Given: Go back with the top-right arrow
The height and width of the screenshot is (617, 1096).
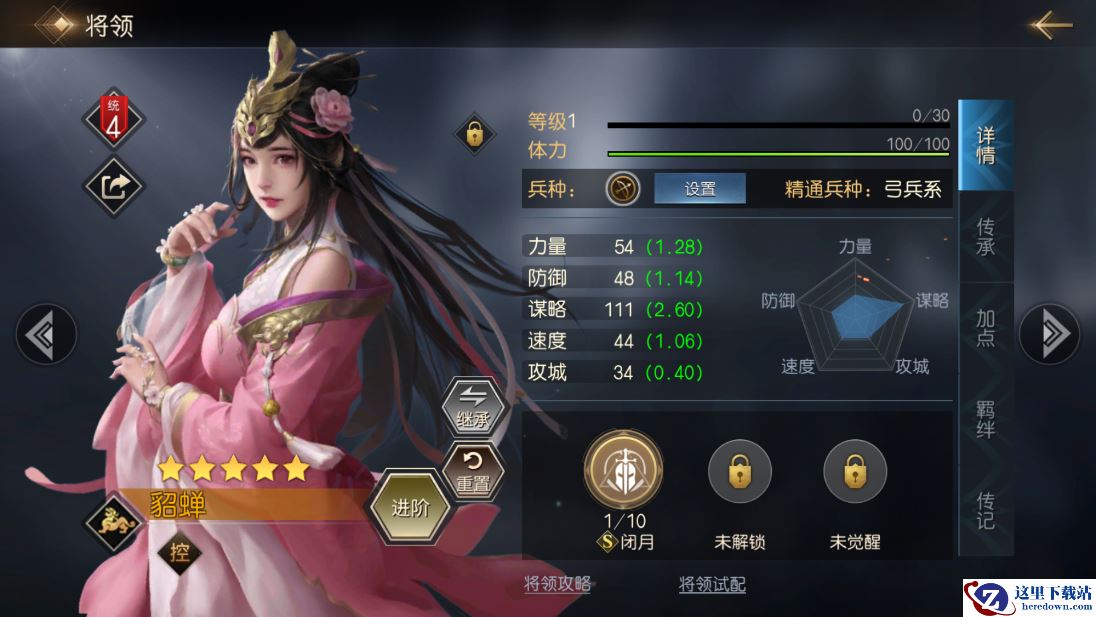Looking at the screenshot, I should click(1051, 25).
